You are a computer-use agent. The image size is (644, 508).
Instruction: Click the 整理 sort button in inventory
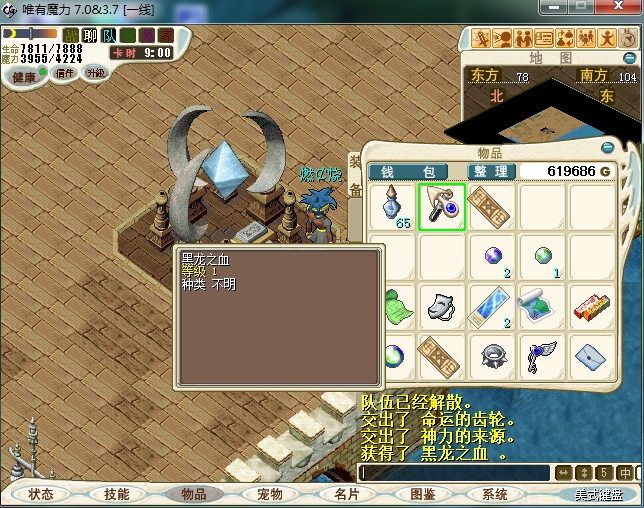coord(492,172)
